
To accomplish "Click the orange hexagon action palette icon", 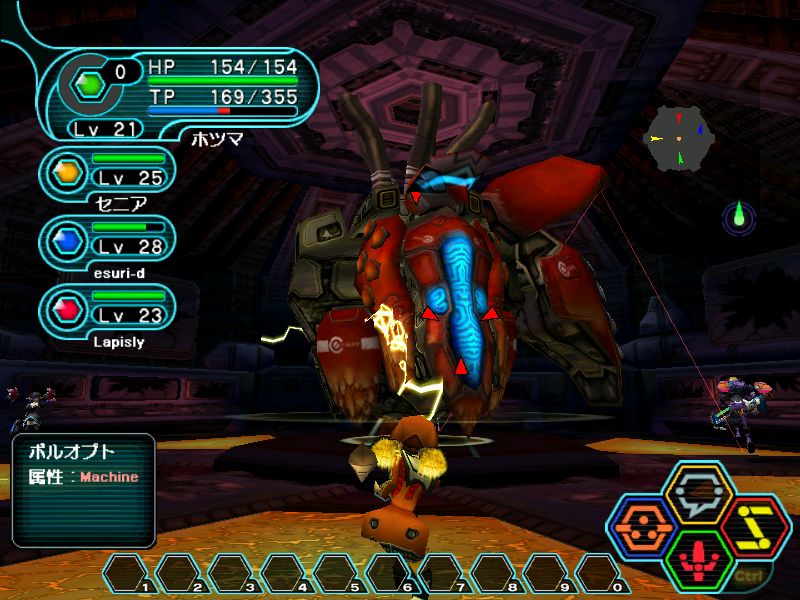I will pos(645,528).
